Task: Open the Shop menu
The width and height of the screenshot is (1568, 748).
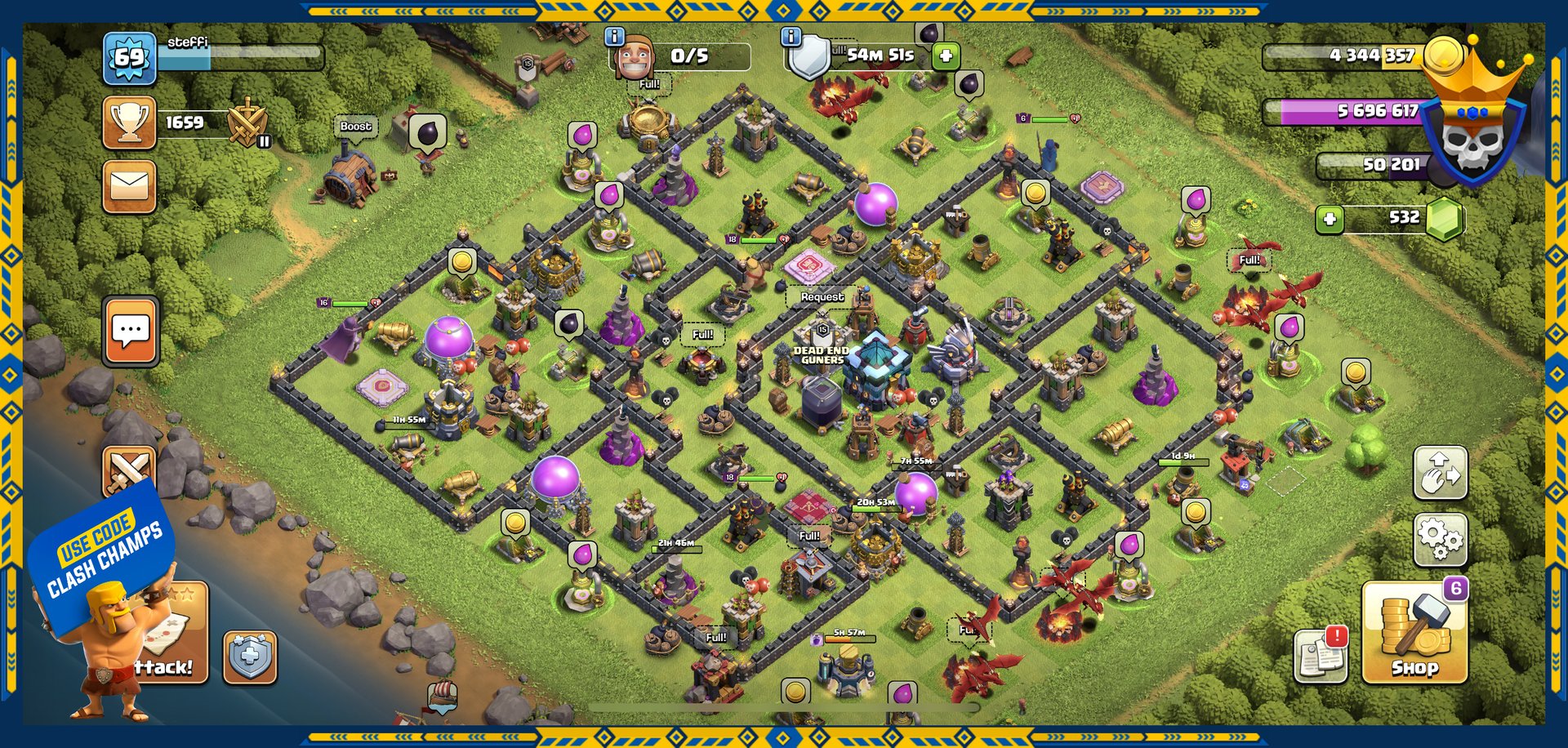Action: [x=1414, y=633]
